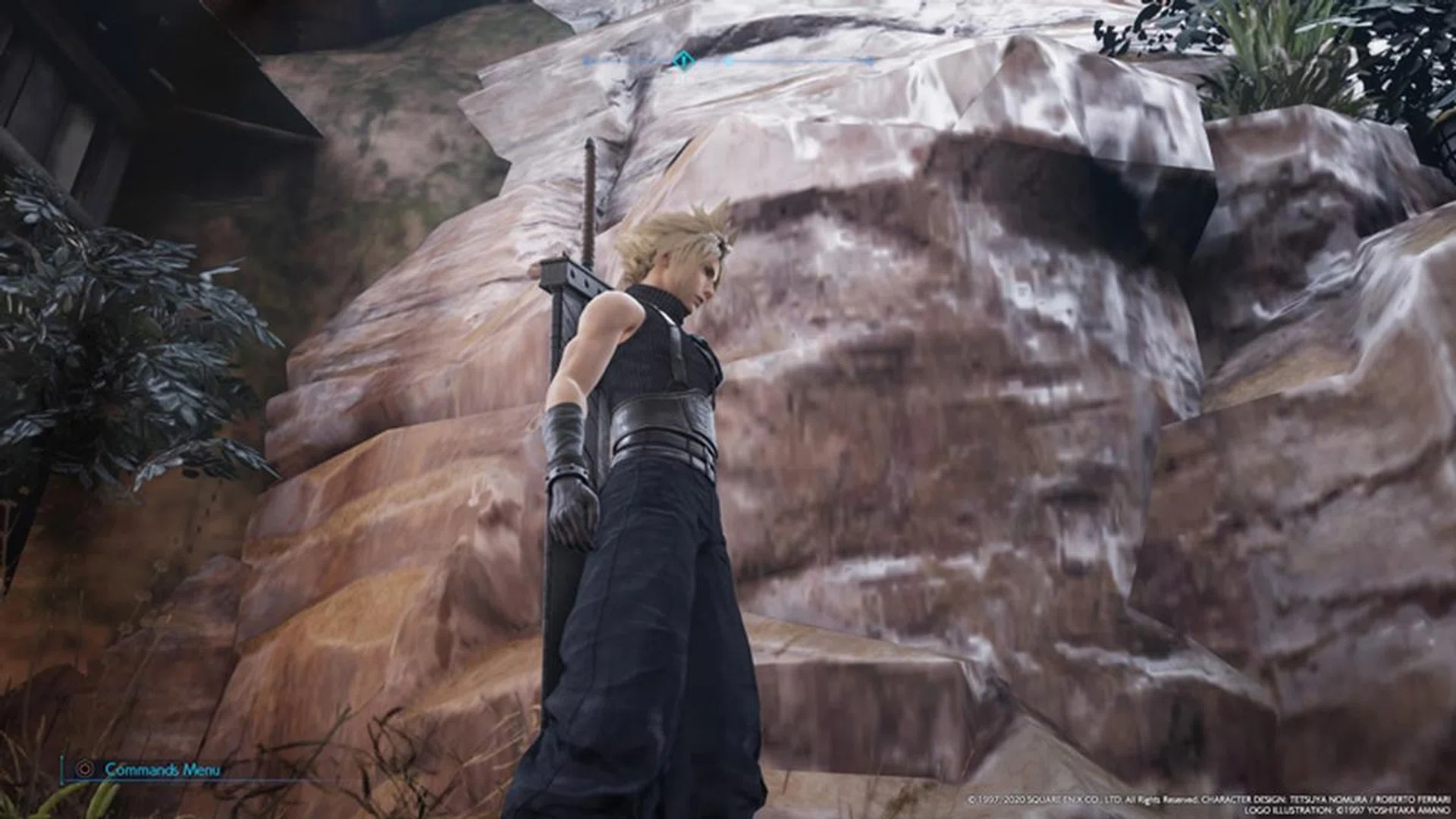Viewport: 1456px width, 819px height.
Task: Select the objective indicator inside the diamond marker
Action: tap(682, 61)
